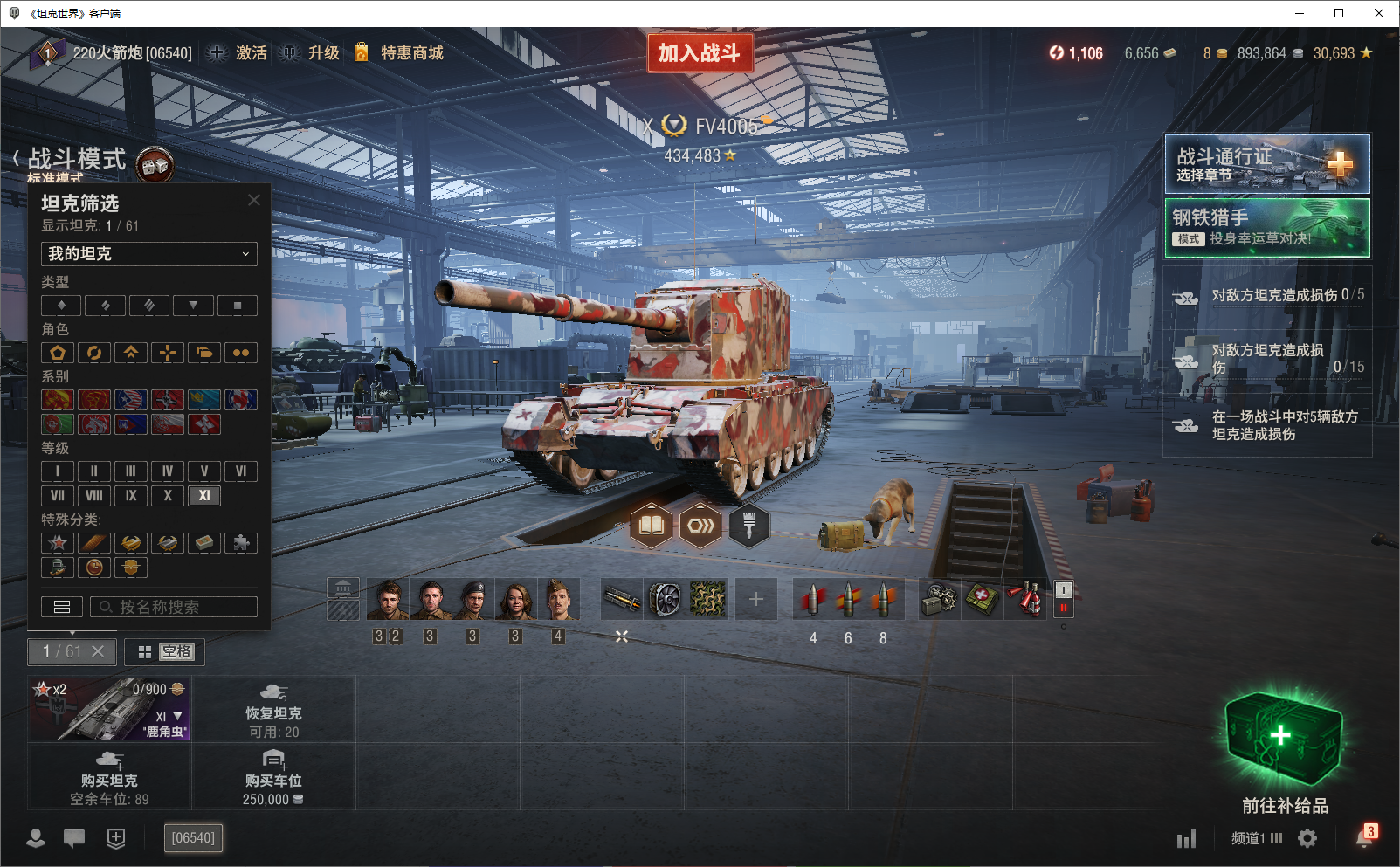Close the 坦克筛选 filter panel
1400x867 pixels.
pos(254,200)
